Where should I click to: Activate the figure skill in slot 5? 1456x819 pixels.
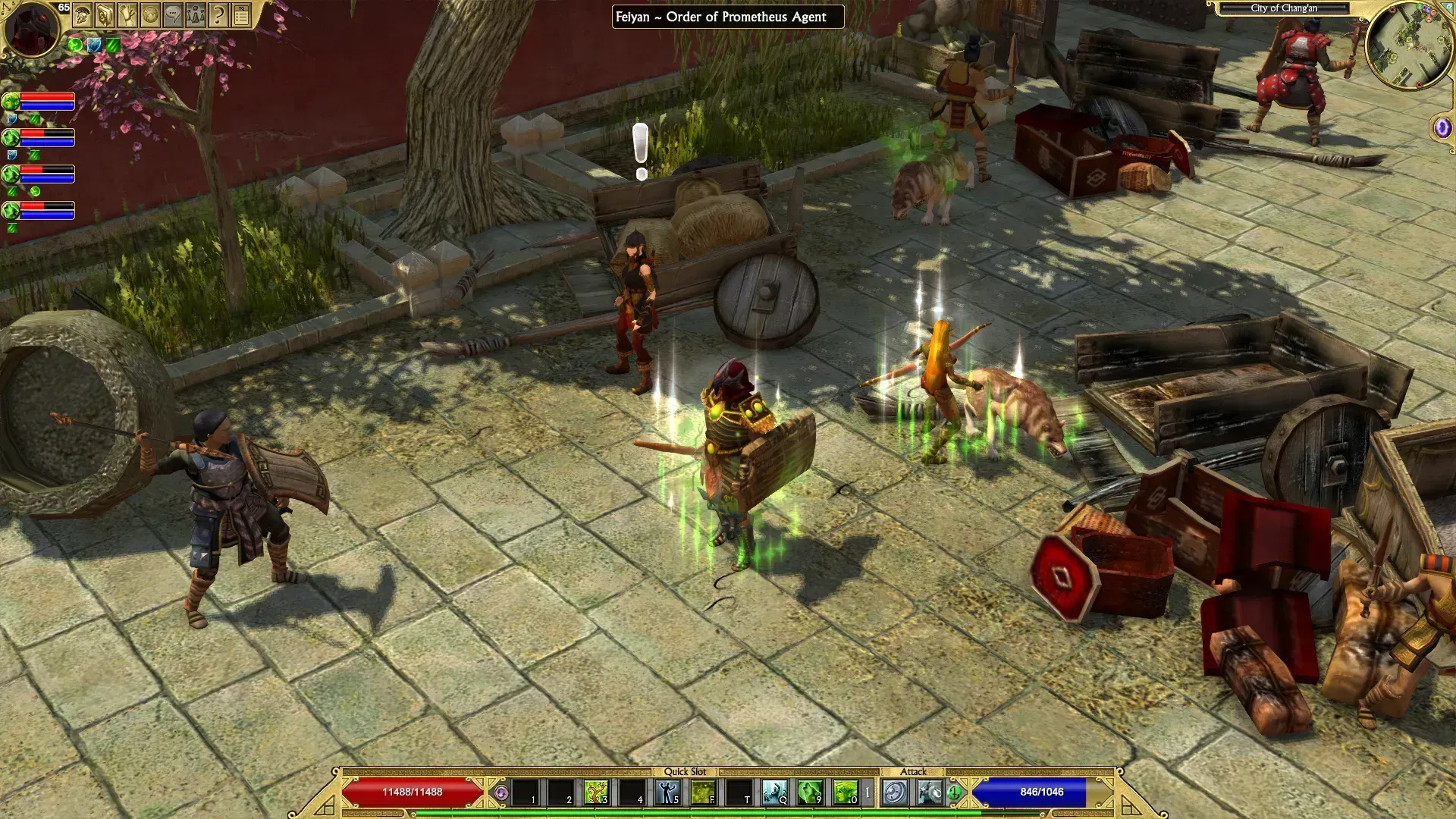[x=667, y=792]
